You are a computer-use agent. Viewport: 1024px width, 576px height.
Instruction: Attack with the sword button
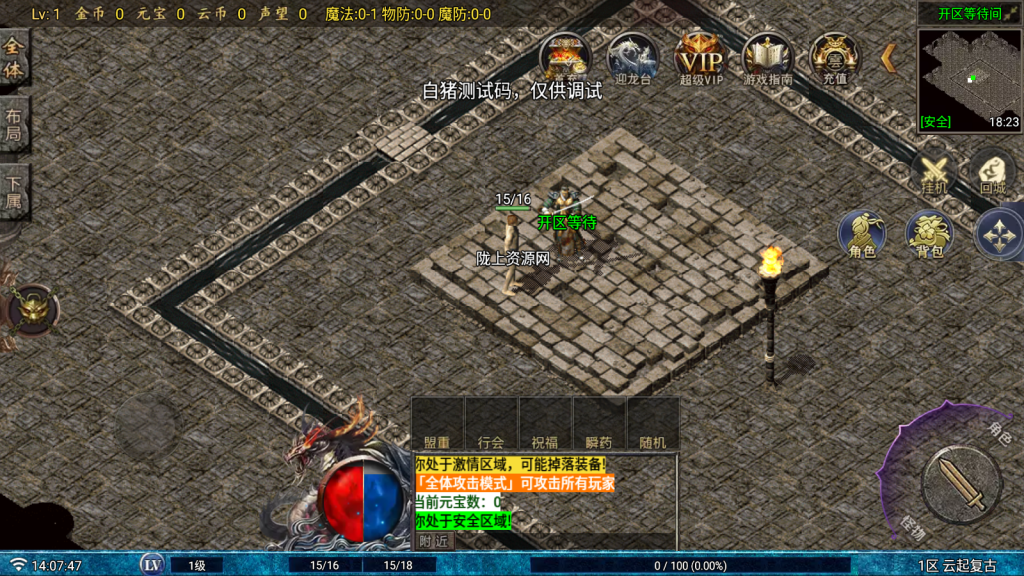[960, 485]
